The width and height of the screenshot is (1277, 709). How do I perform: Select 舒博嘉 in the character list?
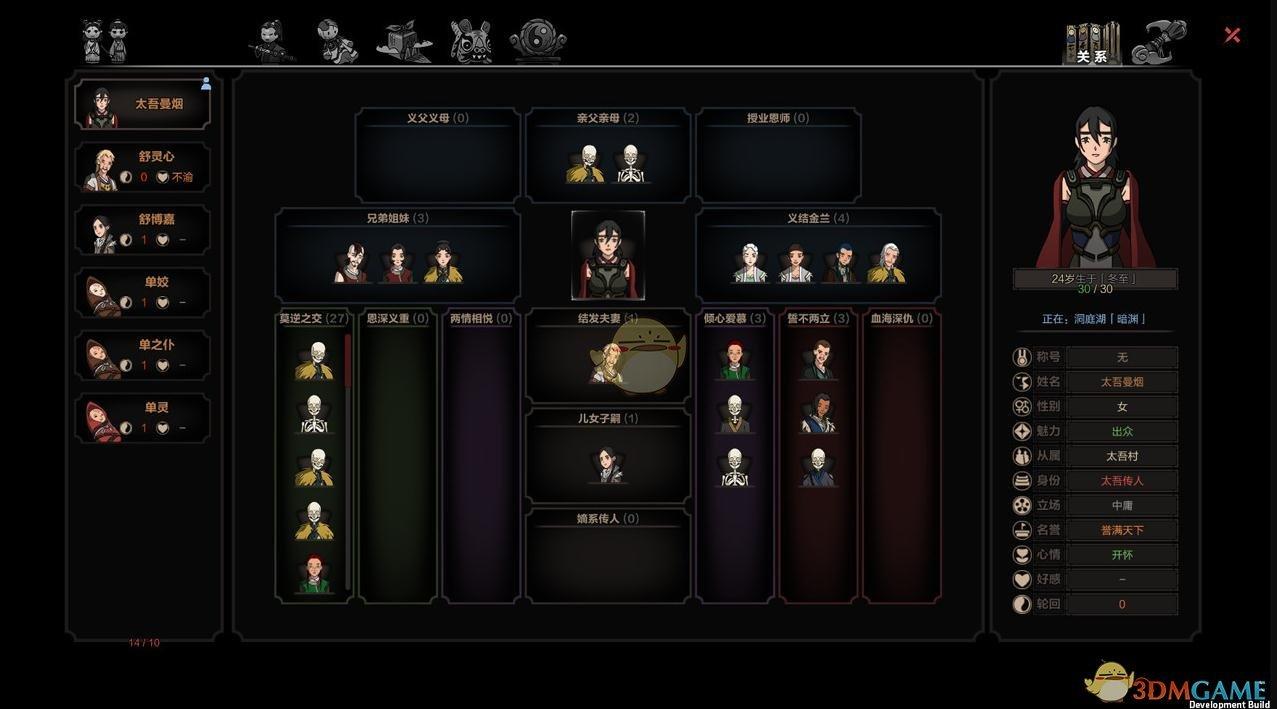coord(143,230)
